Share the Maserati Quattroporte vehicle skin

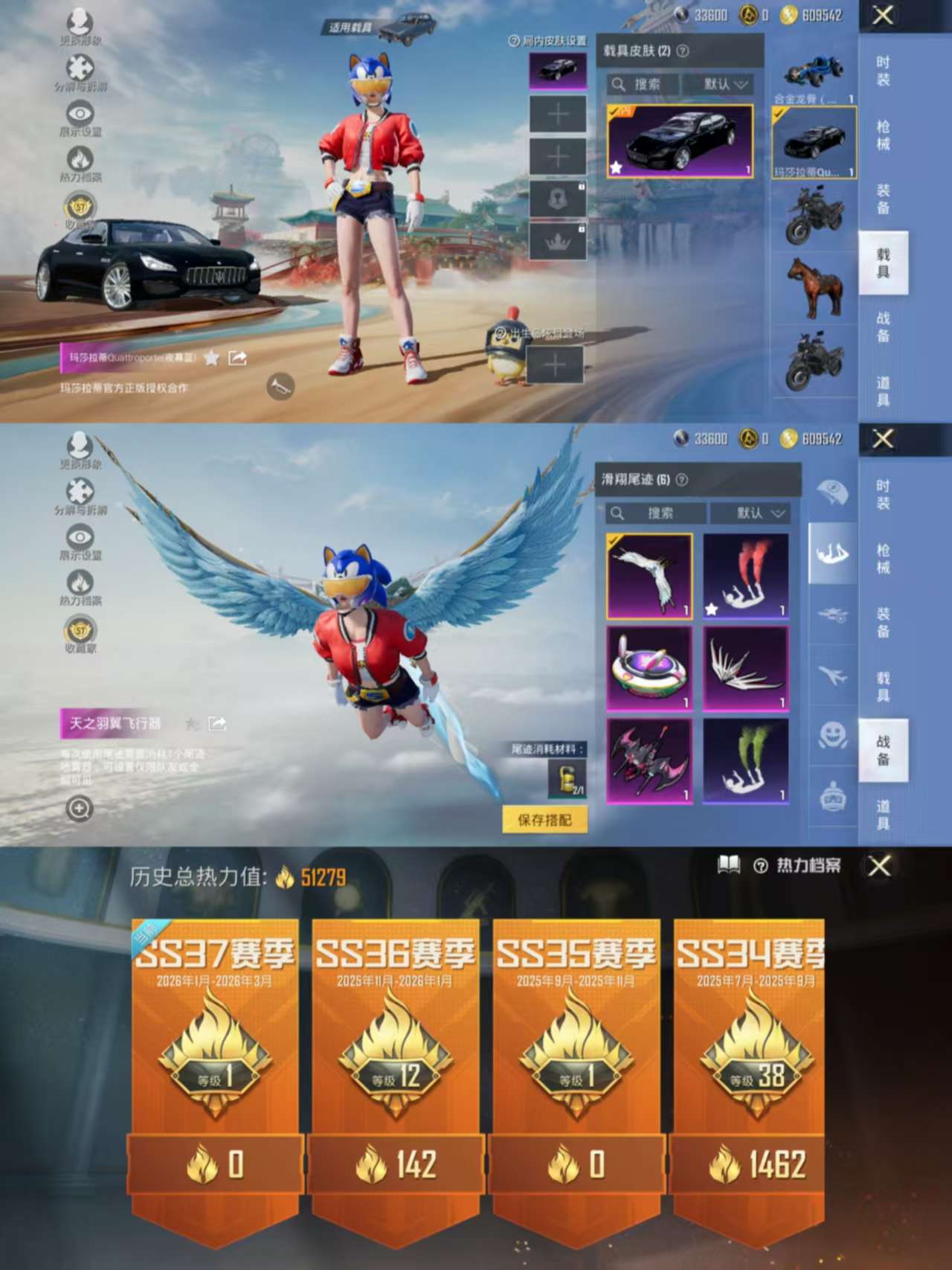(236, 358)
